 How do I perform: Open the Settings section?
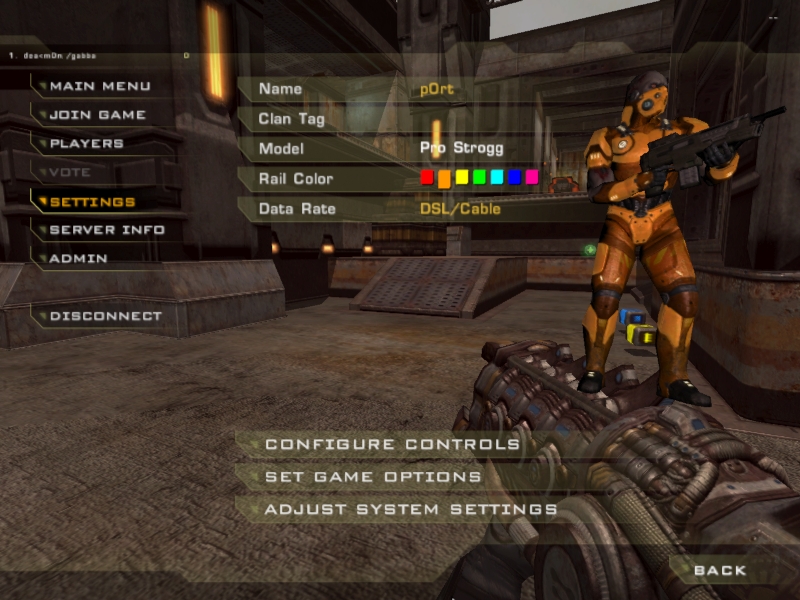92,202
